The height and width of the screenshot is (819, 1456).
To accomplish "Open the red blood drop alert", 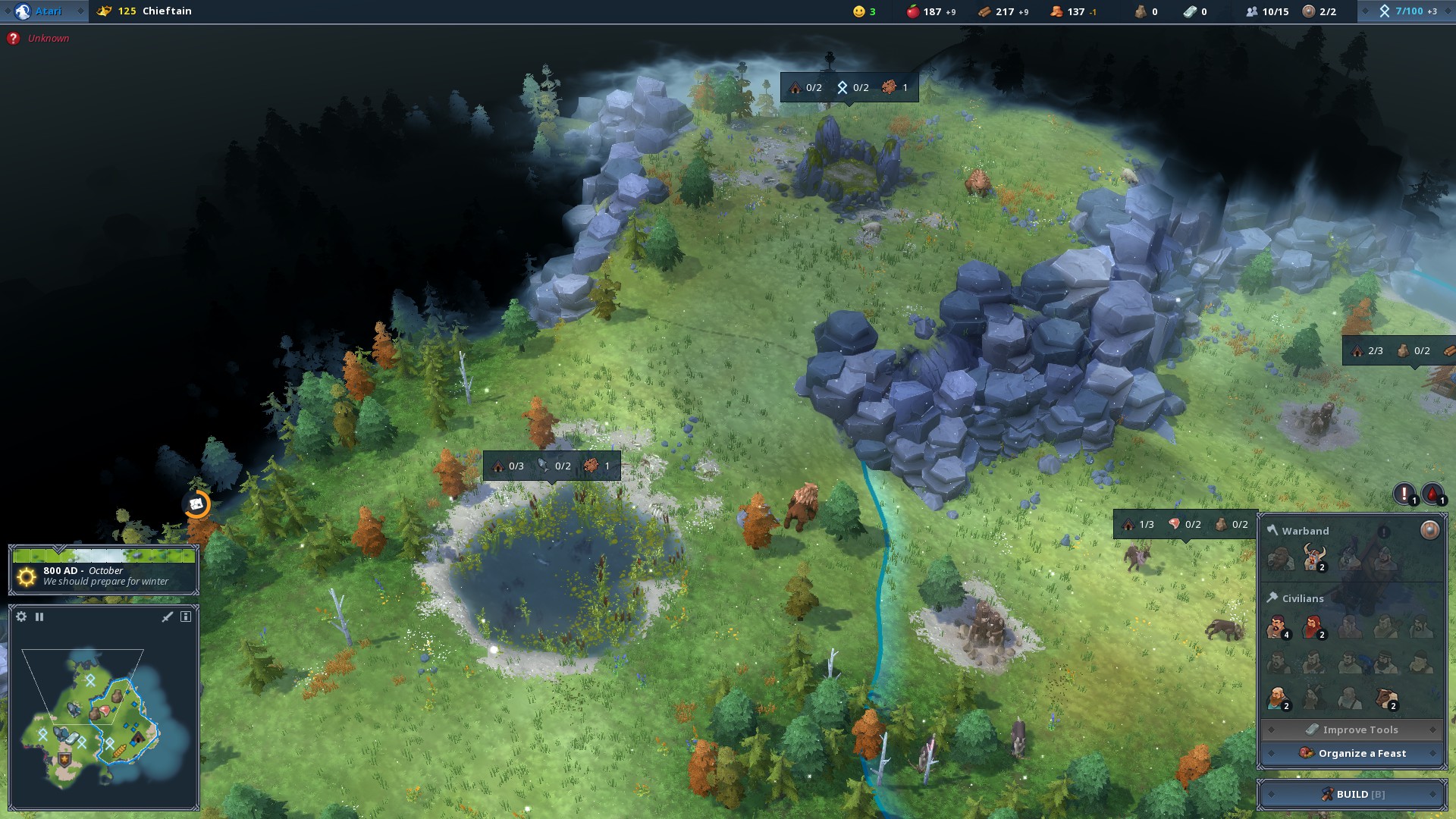I will point(1432,494).
